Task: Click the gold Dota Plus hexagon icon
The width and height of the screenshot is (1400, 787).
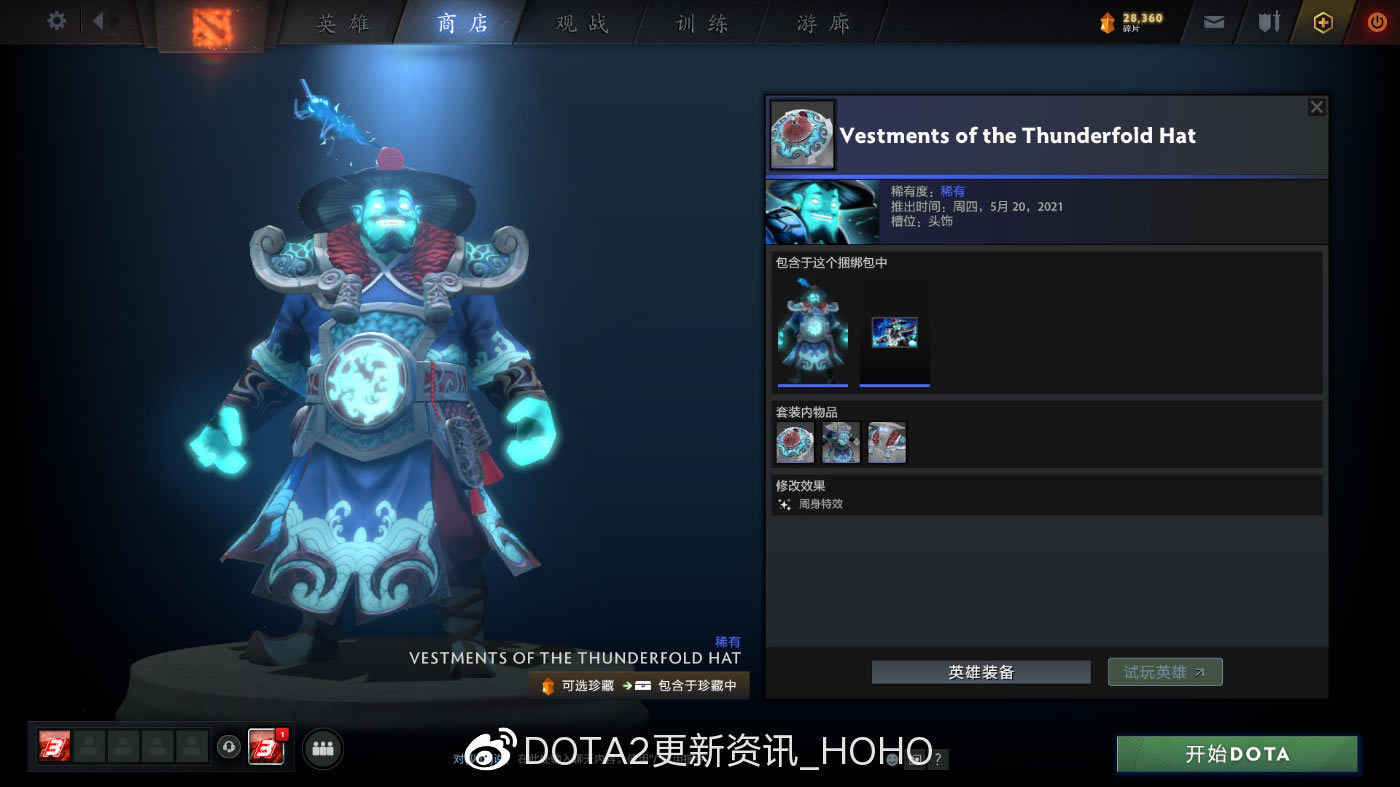Action: [x=1322, y=21]
